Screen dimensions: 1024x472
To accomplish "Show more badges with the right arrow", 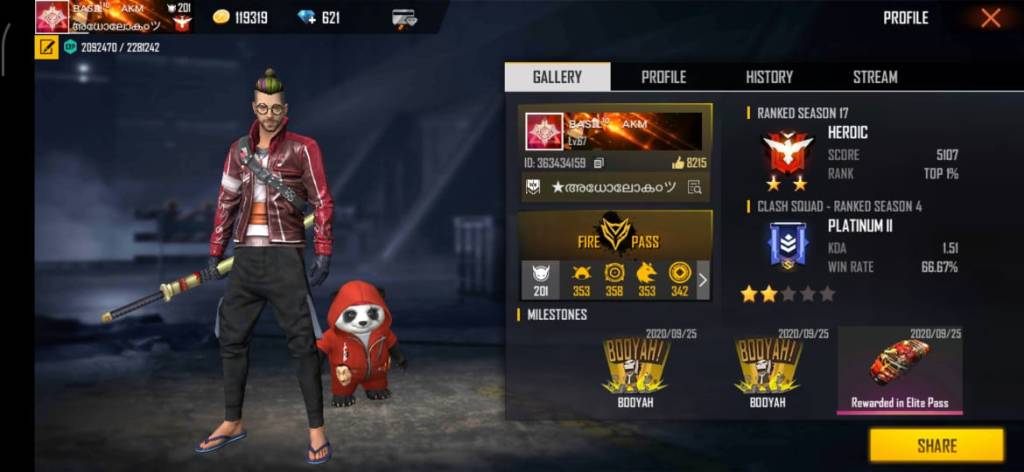I will (702, 280).
